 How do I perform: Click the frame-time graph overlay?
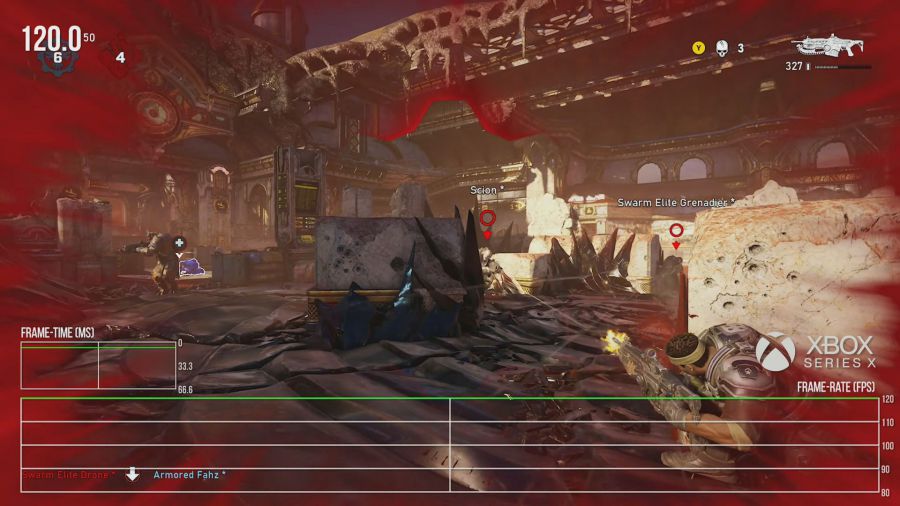(x=98, y=365)
